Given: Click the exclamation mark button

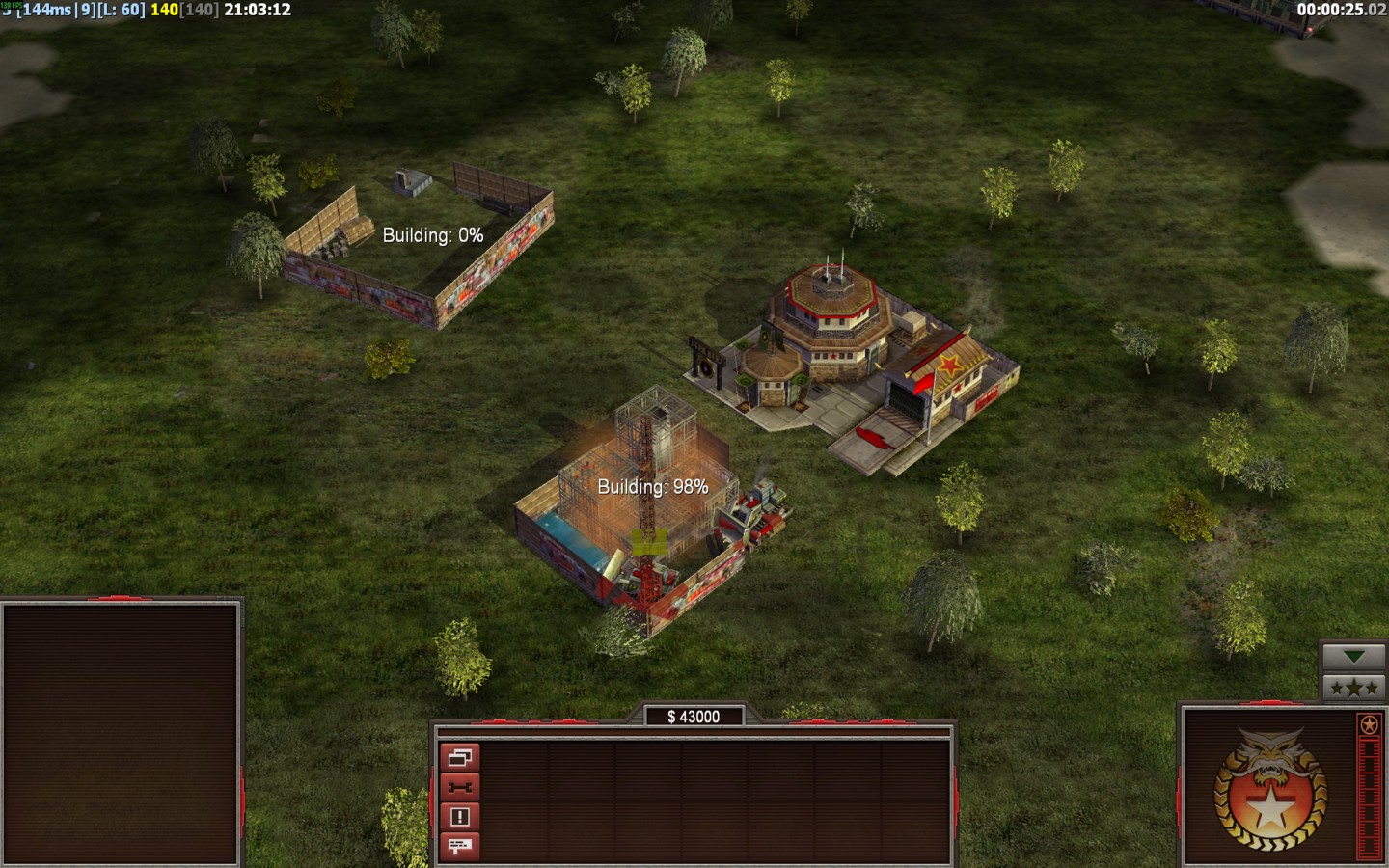Looking at the screenshot, I should (x=459, y=817).
